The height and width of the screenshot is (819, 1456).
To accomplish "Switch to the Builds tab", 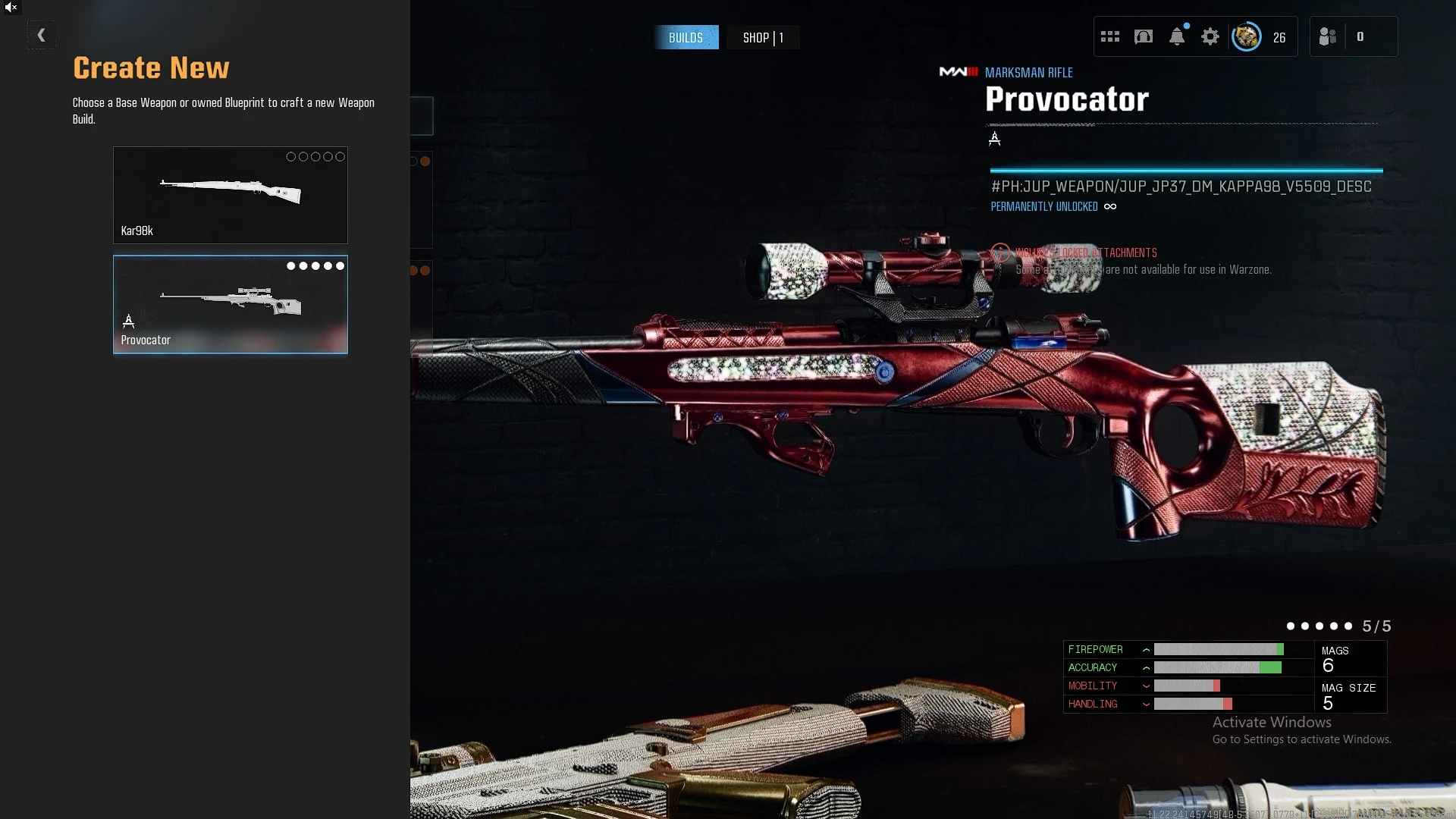I will pyautogui.click(x=686, y=37).
